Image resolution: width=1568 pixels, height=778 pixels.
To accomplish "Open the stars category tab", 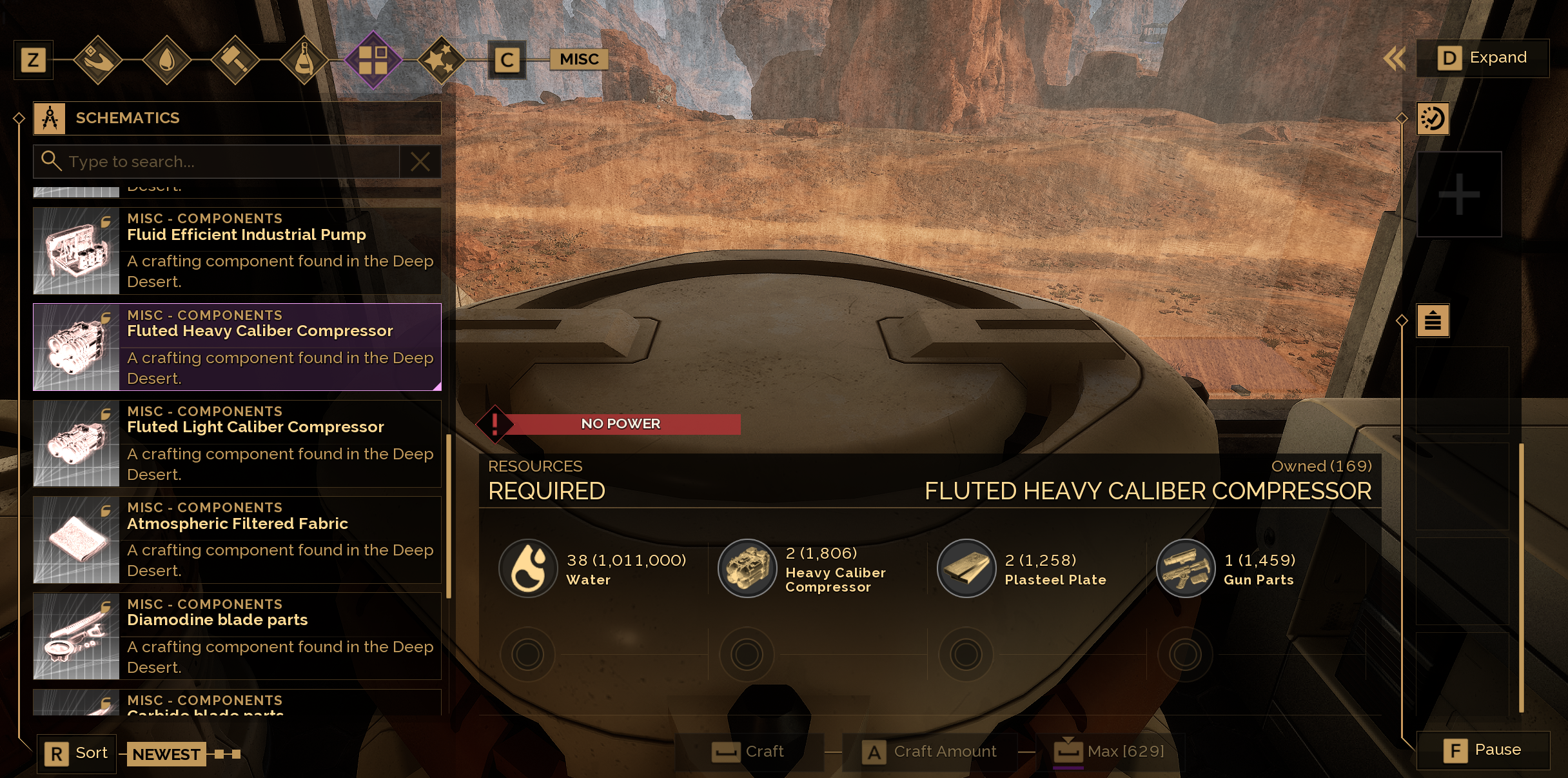I will tap(442, 61).
